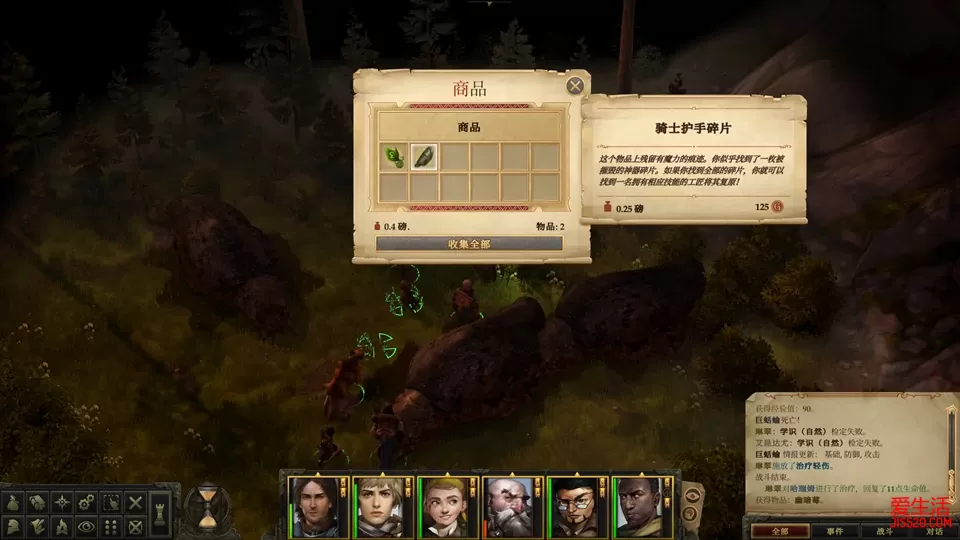Click the hourglass pause button

[208, 506]
